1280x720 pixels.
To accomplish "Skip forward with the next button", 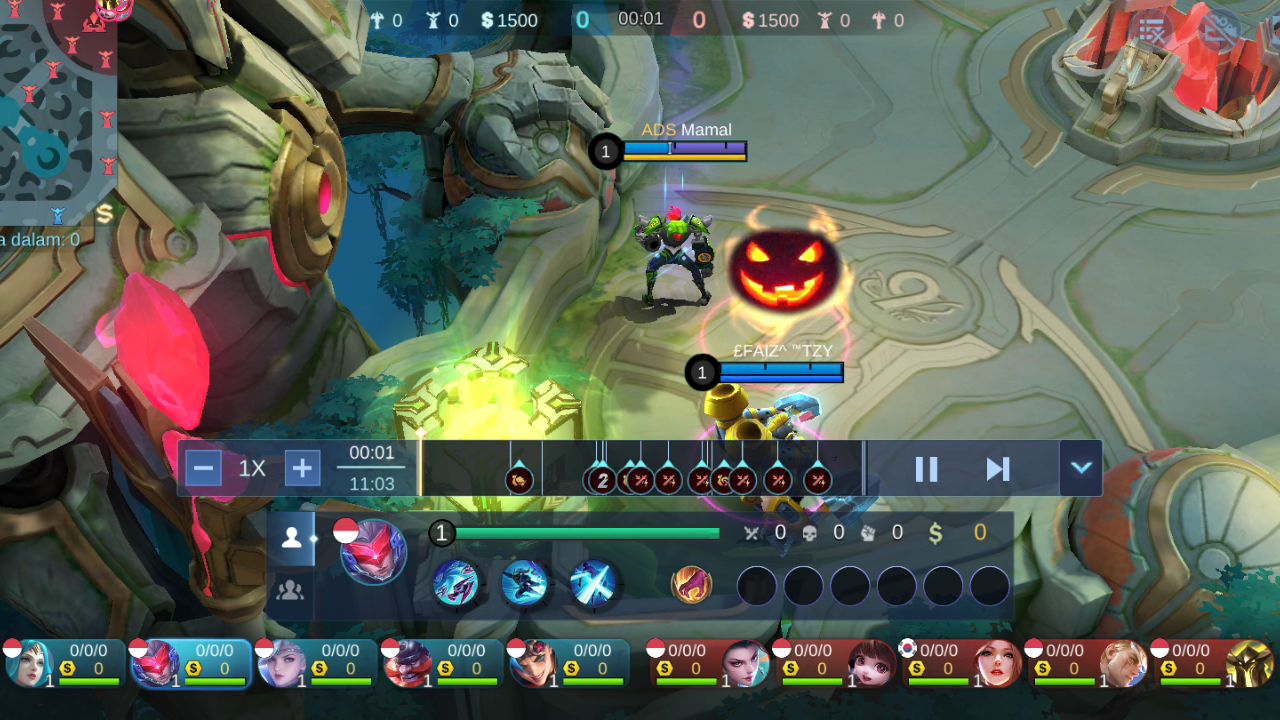I will [997, 469].
